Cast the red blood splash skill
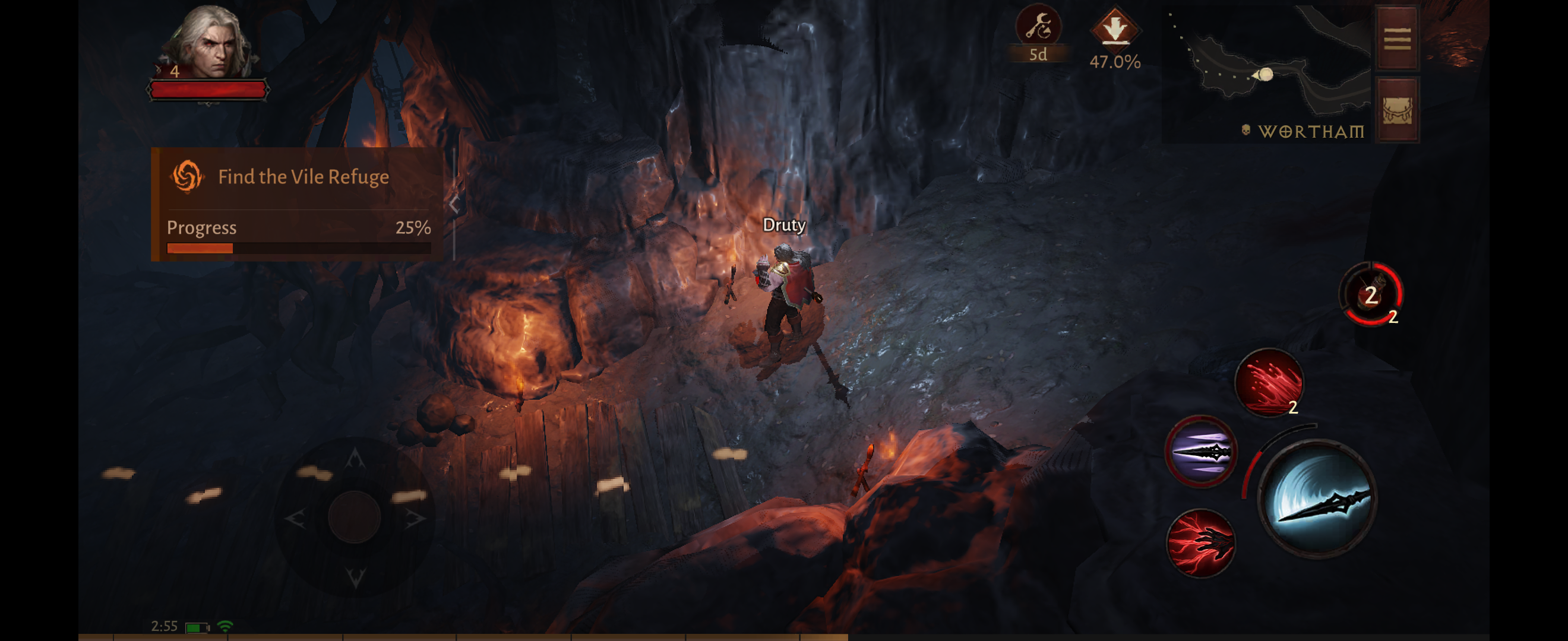This screenshot has height=641, width=1568. click(x=1269, y=382)
